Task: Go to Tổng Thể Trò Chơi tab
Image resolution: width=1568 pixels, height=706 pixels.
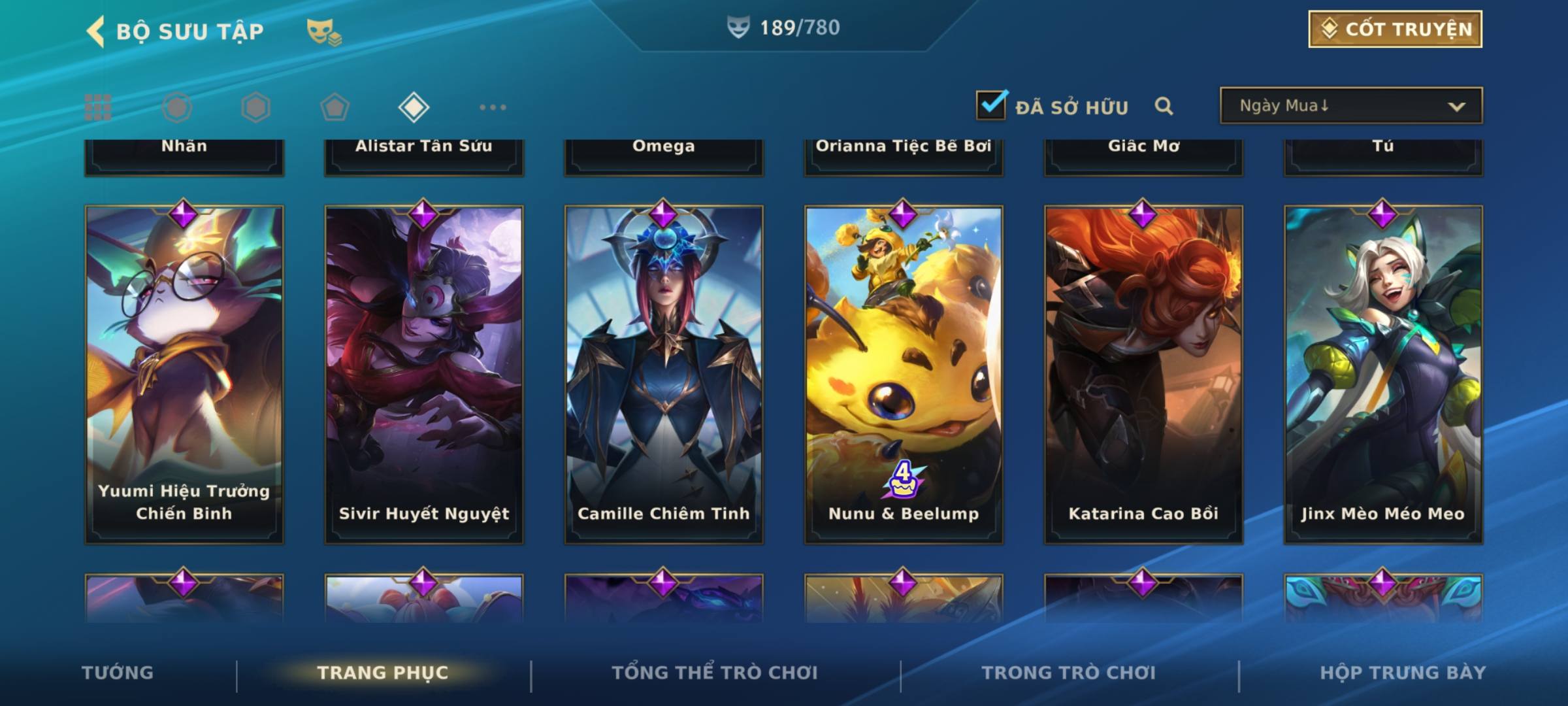Action: click(715, 673)
